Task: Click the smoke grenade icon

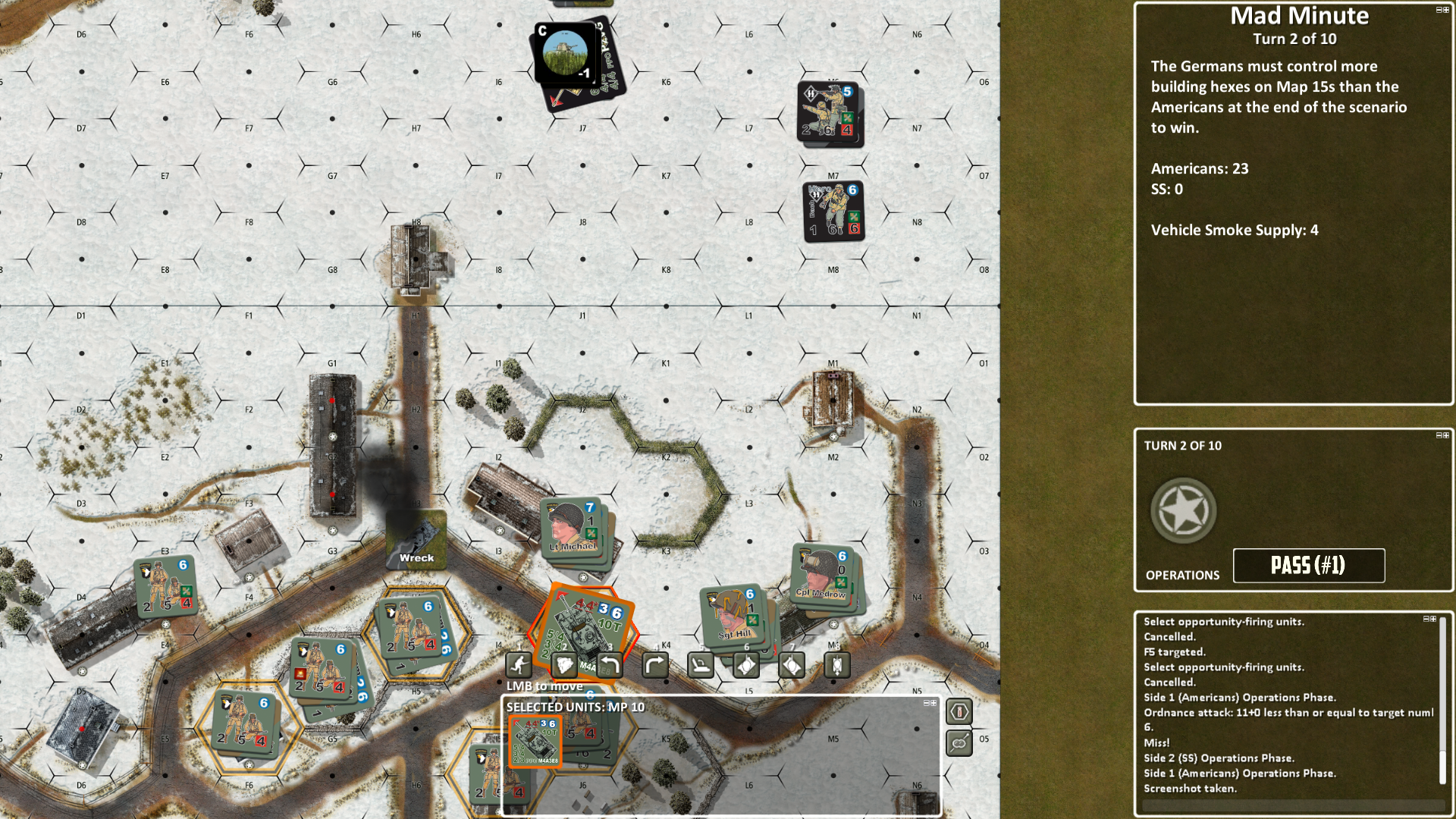Action: [x=564, y=666]
